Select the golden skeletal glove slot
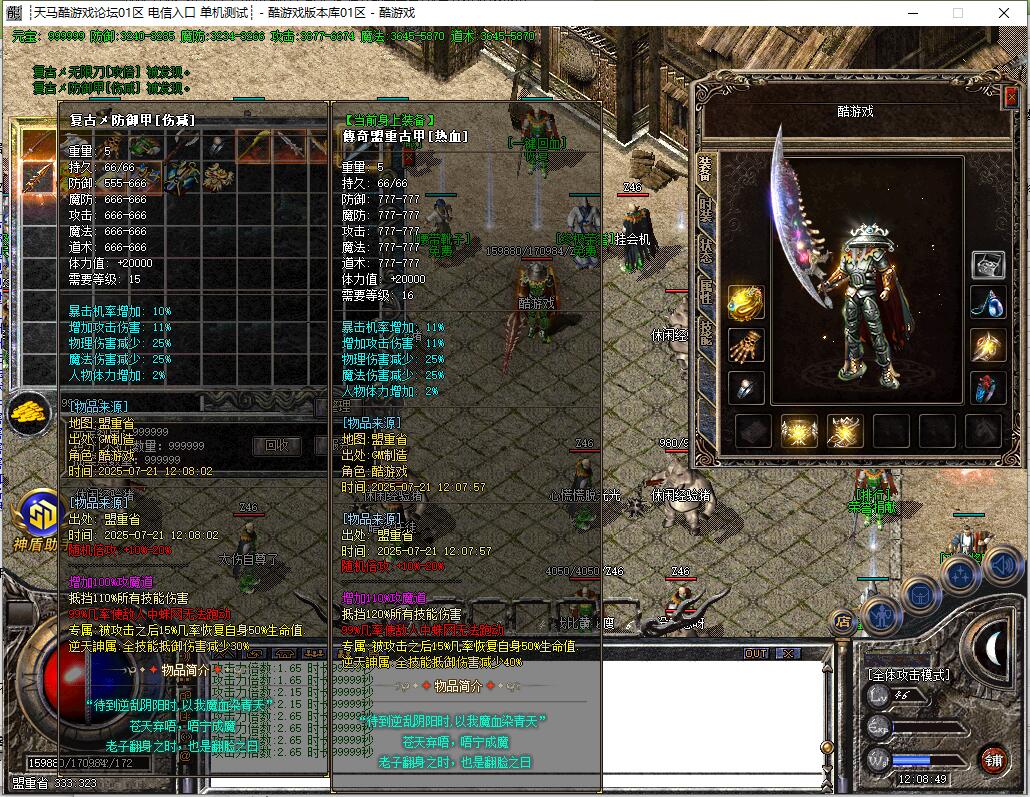Screen dimensions: 1030x797 pyautogui.click(x=746, y=346)
